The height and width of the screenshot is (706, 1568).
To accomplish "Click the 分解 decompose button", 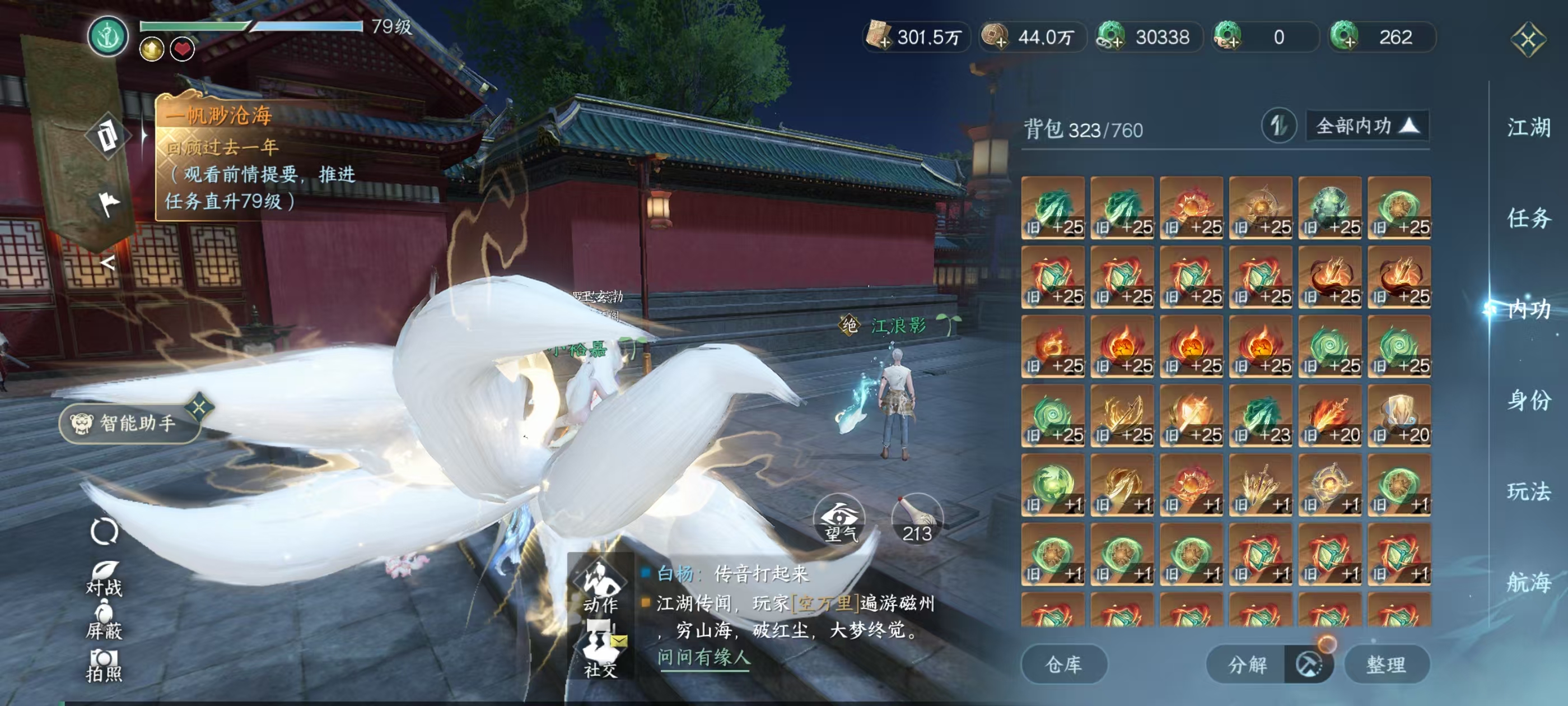I will [1247, 664].
